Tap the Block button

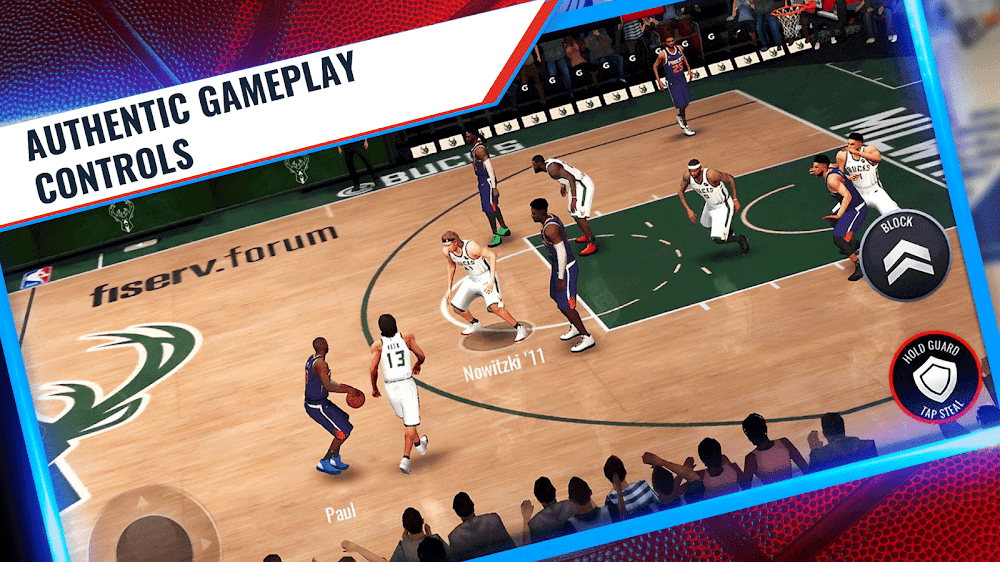[904, 254]
